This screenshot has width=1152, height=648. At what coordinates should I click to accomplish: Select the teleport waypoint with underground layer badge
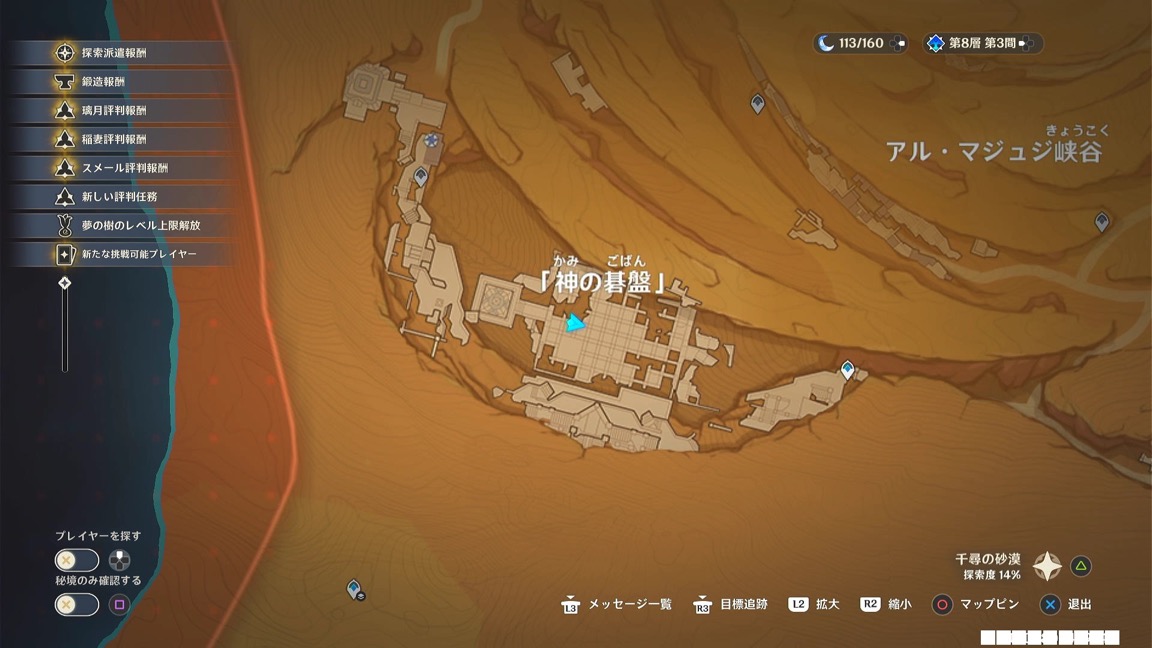pos(354,589)
